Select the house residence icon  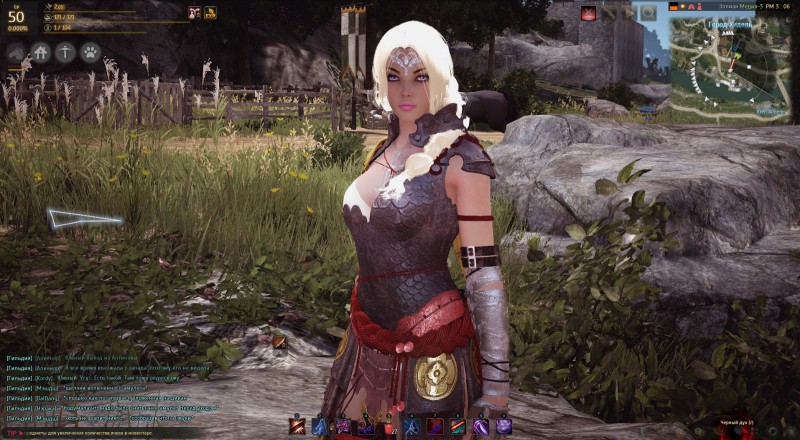coord(41,52)
